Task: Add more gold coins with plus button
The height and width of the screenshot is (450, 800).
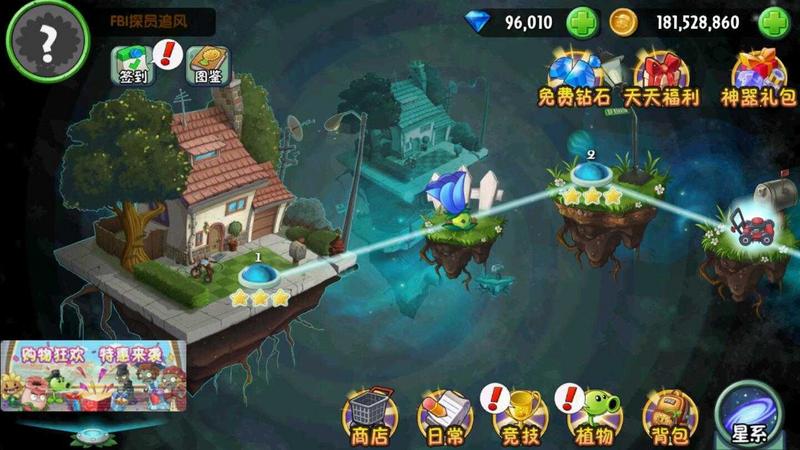Action: tap(774, 22)
